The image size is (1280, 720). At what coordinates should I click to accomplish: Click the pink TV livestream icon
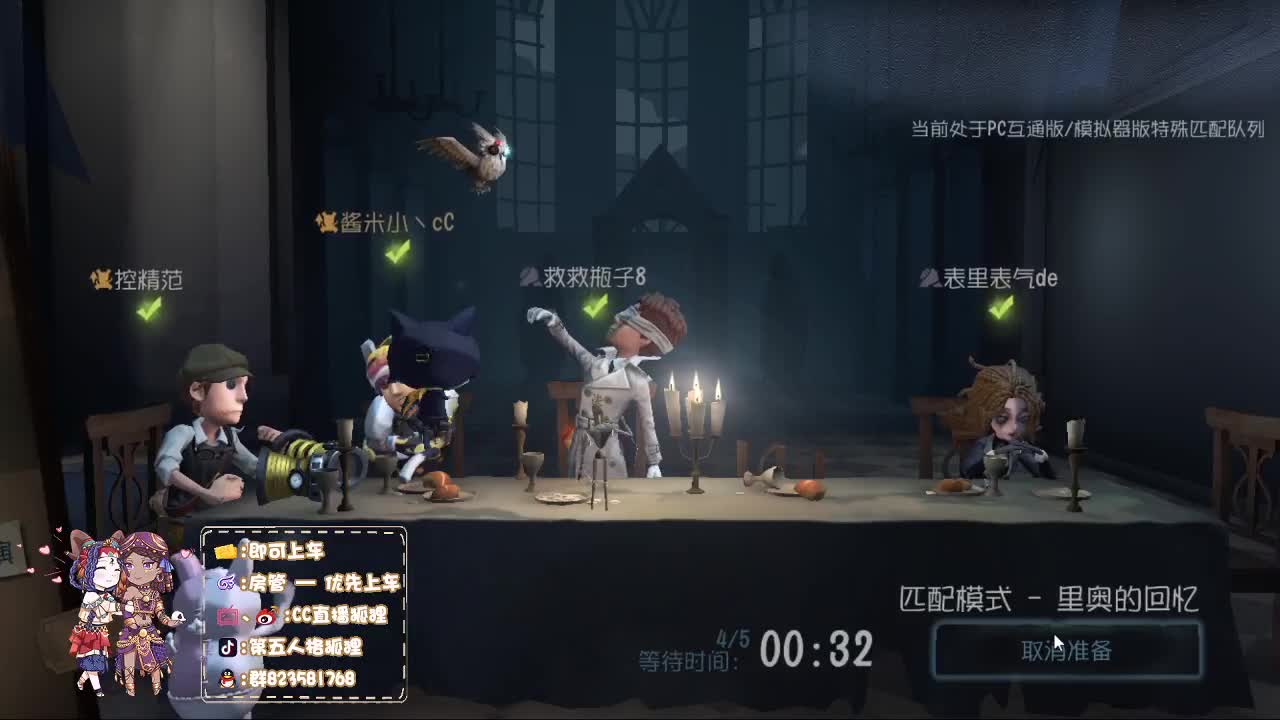[x=227, y=614]
